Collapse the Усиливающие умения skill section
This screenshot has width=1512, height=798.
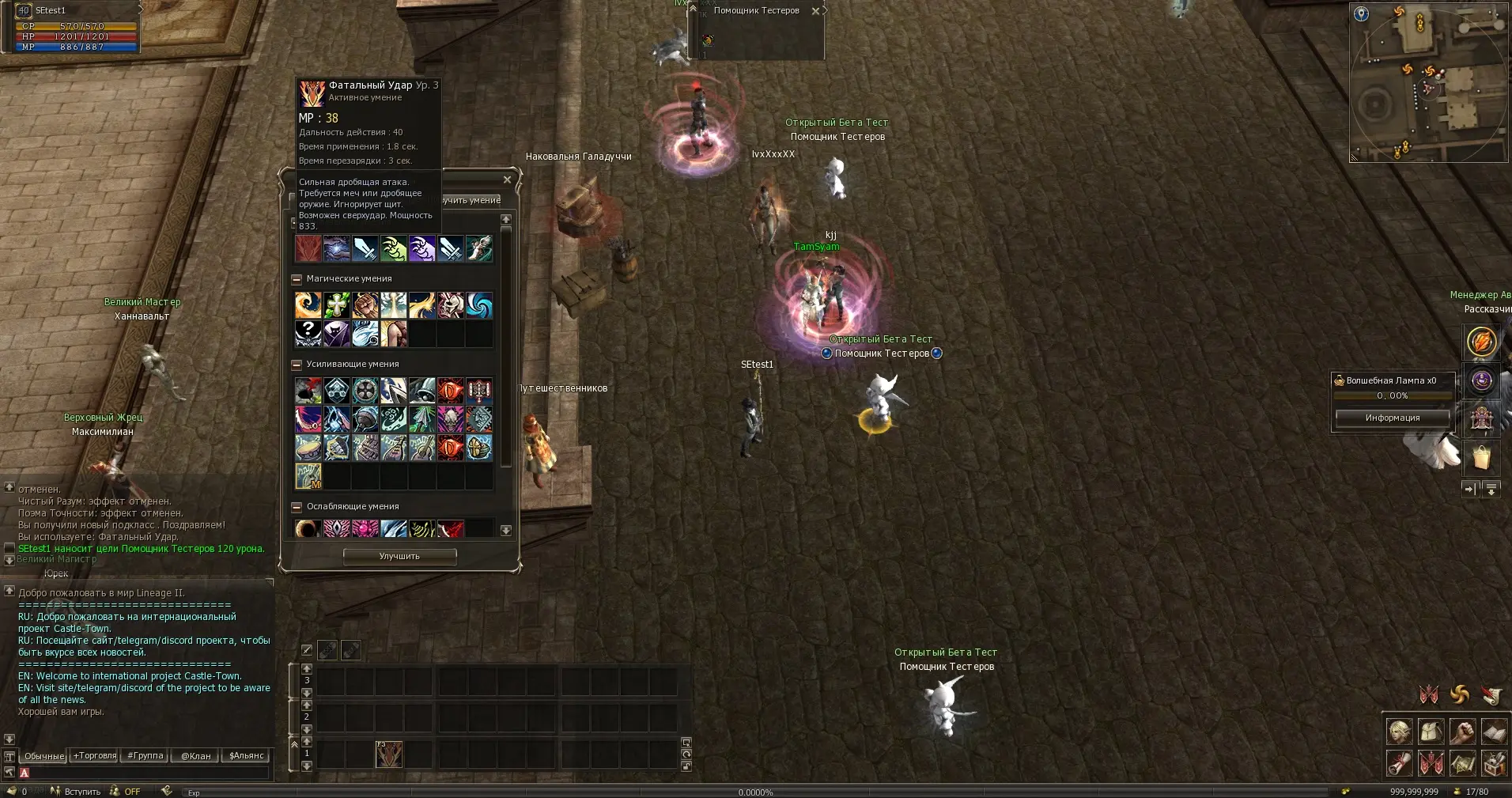(297, 365)
